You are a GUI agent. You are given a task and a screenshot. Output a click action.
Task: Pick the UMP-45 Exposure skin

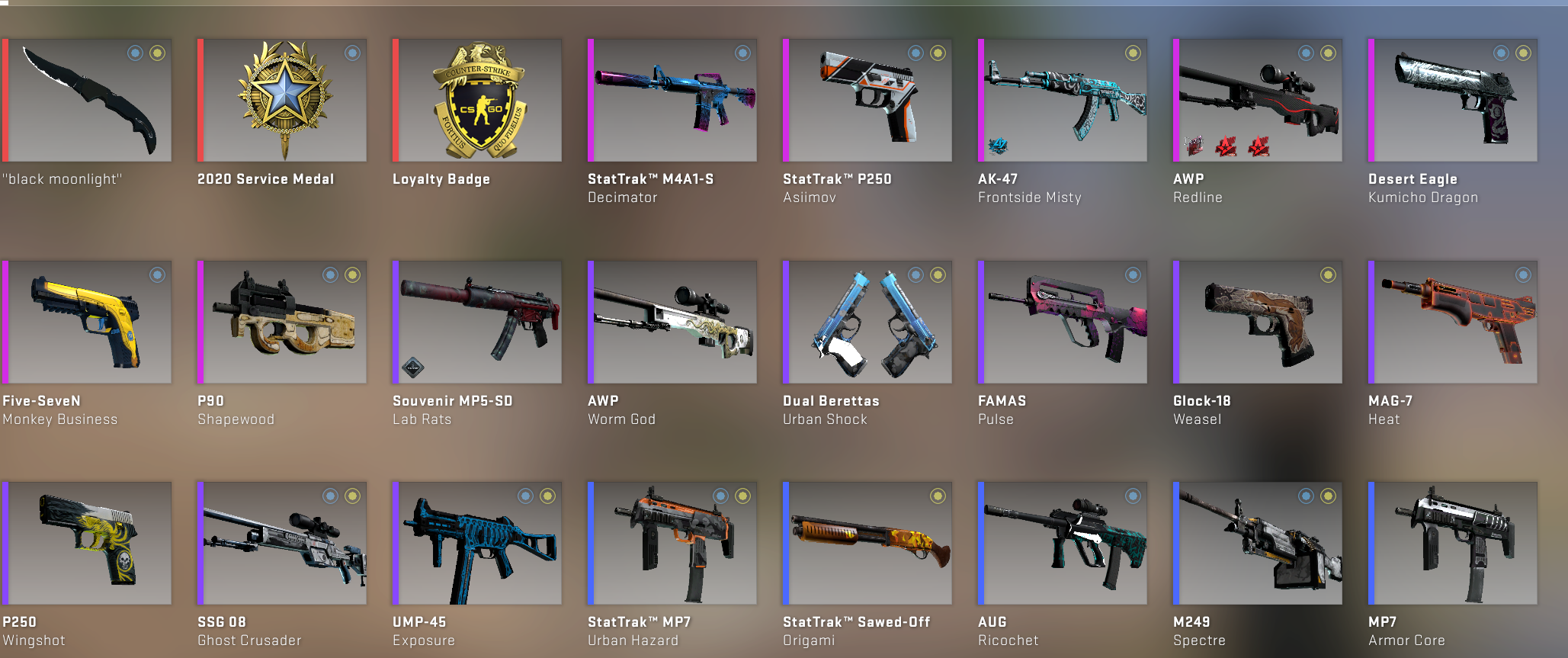point(477,543)
